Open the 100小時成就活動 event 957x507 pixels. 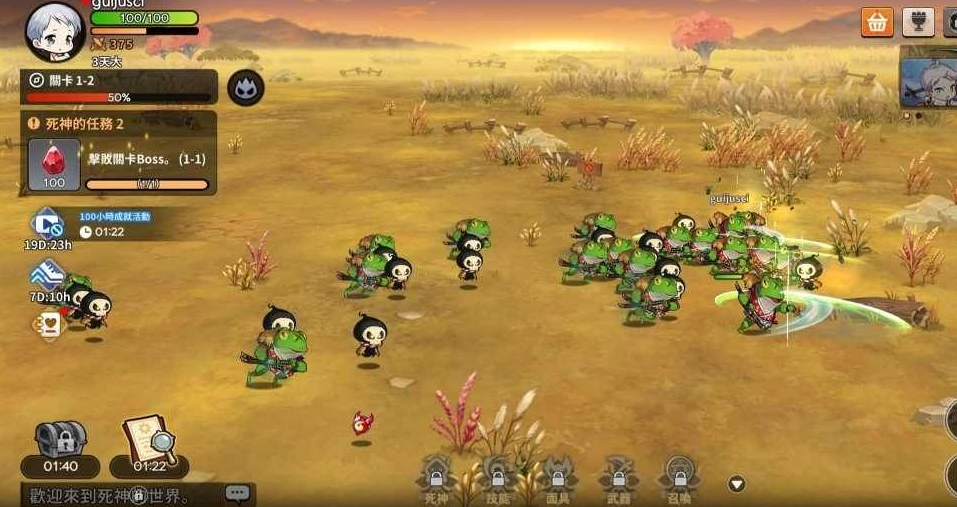pos(48,222)
